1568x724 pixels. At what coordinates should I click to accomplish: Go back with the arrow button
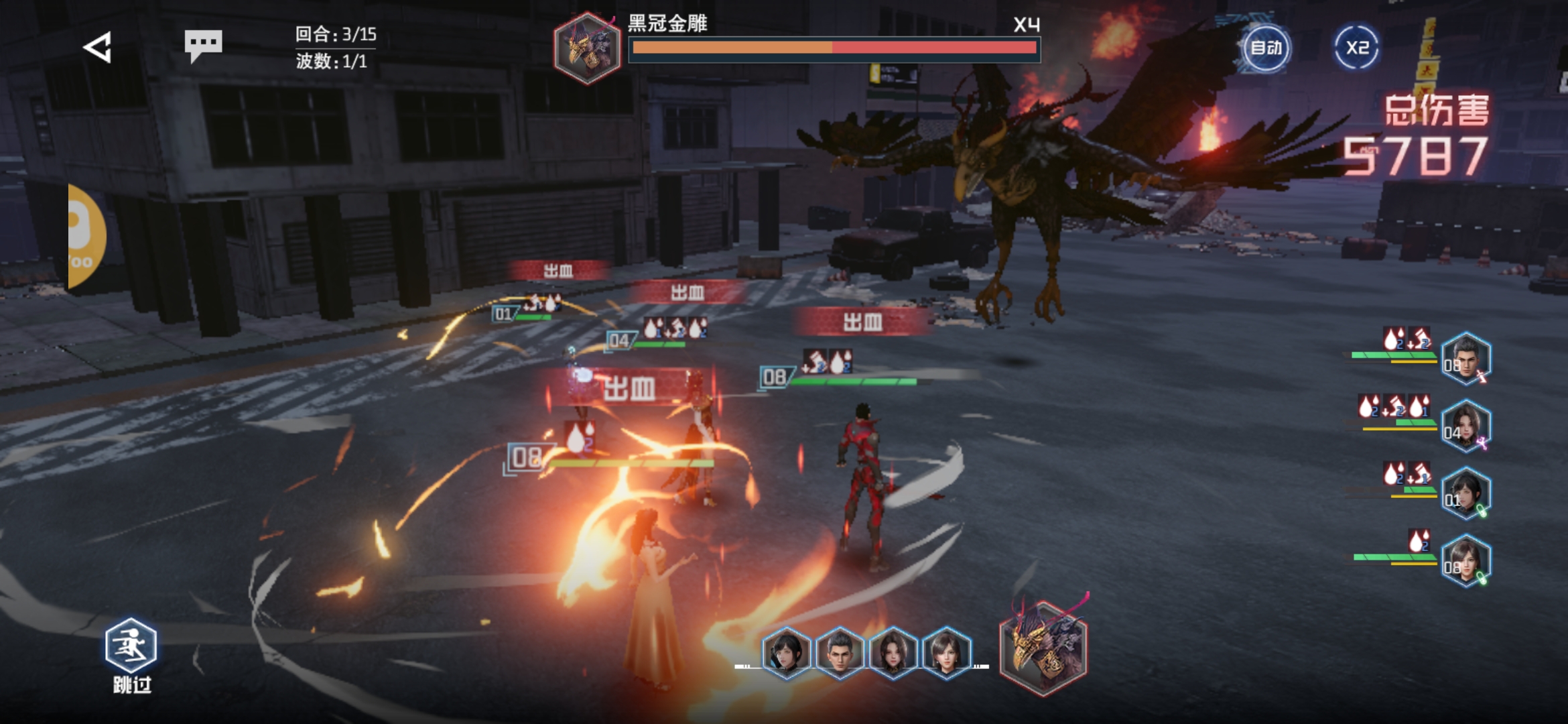(98, 48)
